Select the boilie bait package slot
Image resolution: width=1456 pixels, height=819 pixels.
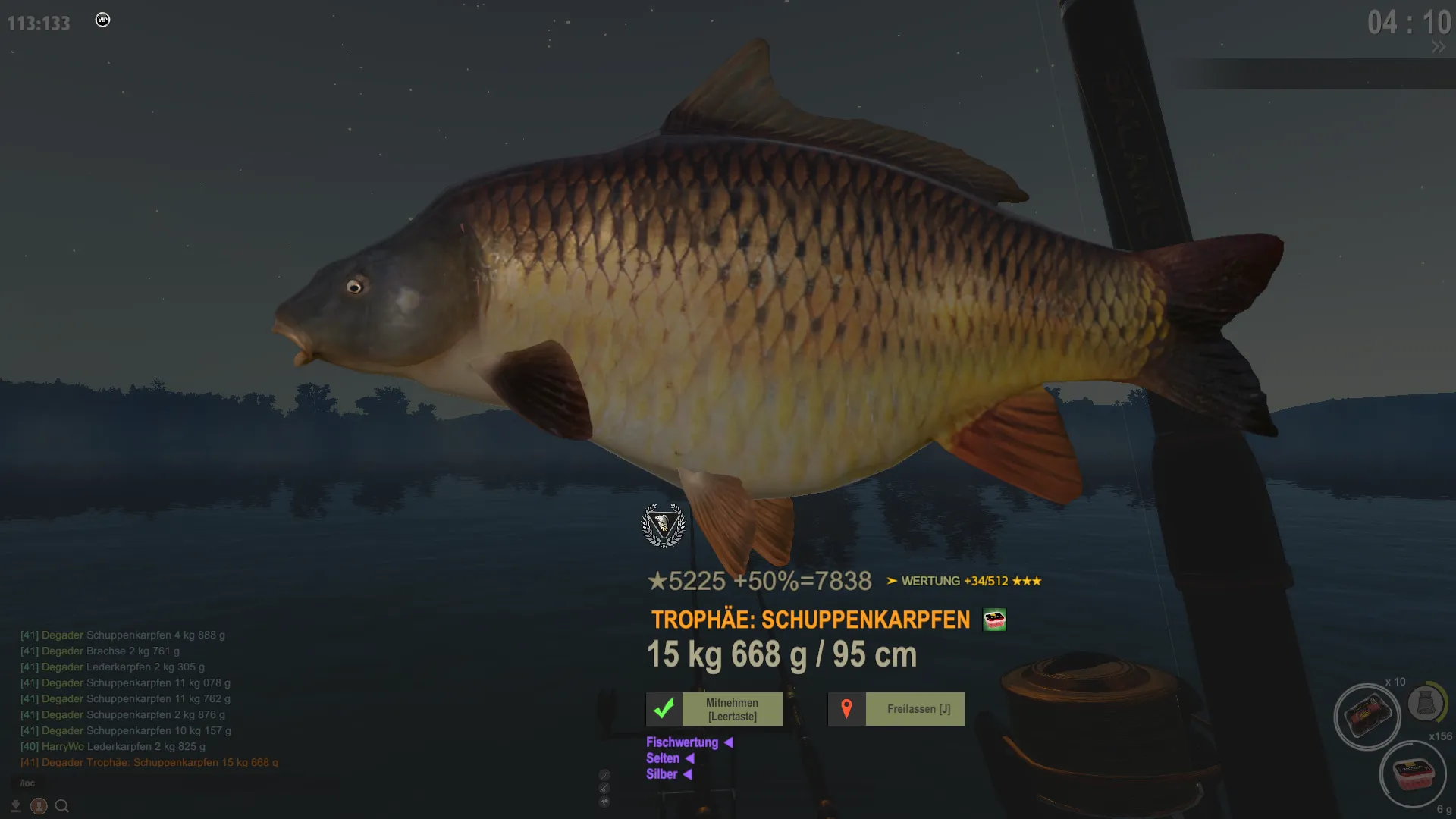(1367, 717)
